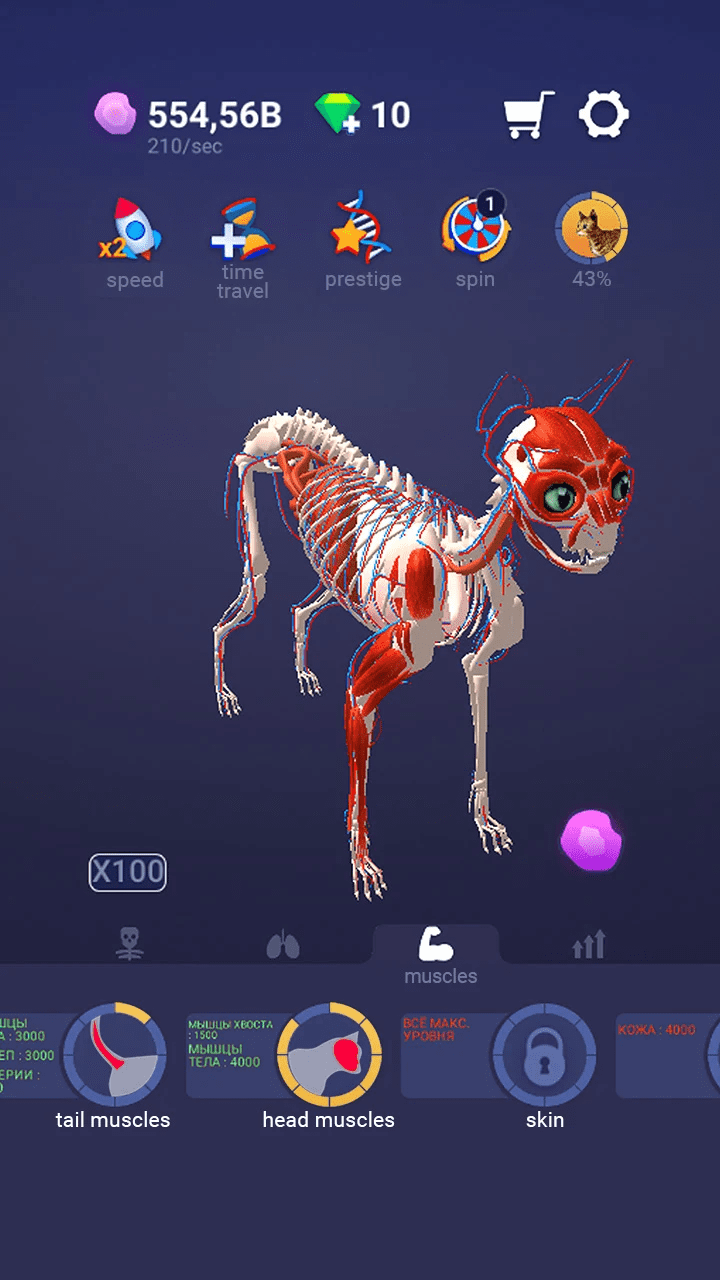Tap the cat progress 43% icon

(592, 229)
